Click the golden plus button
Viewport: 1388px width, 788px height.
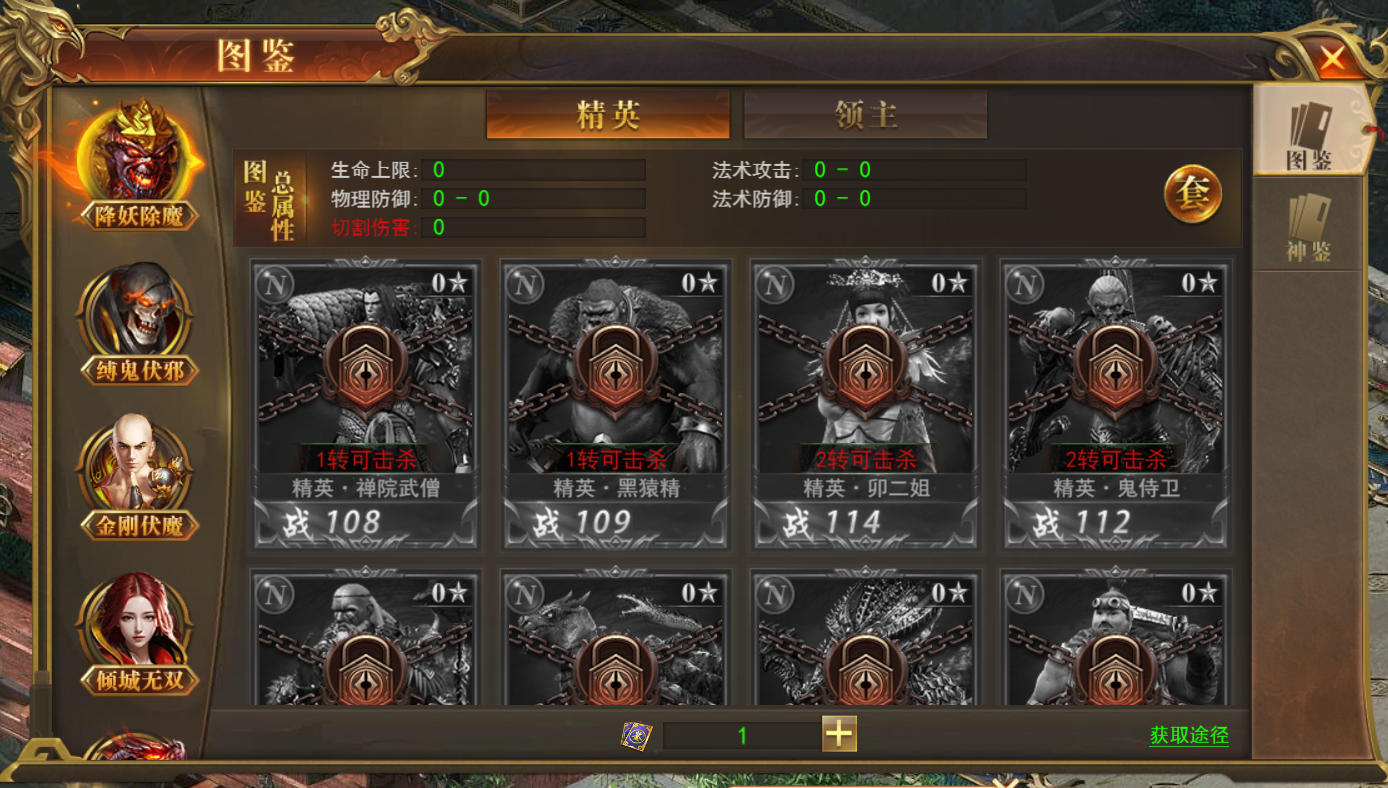(839, 734)
